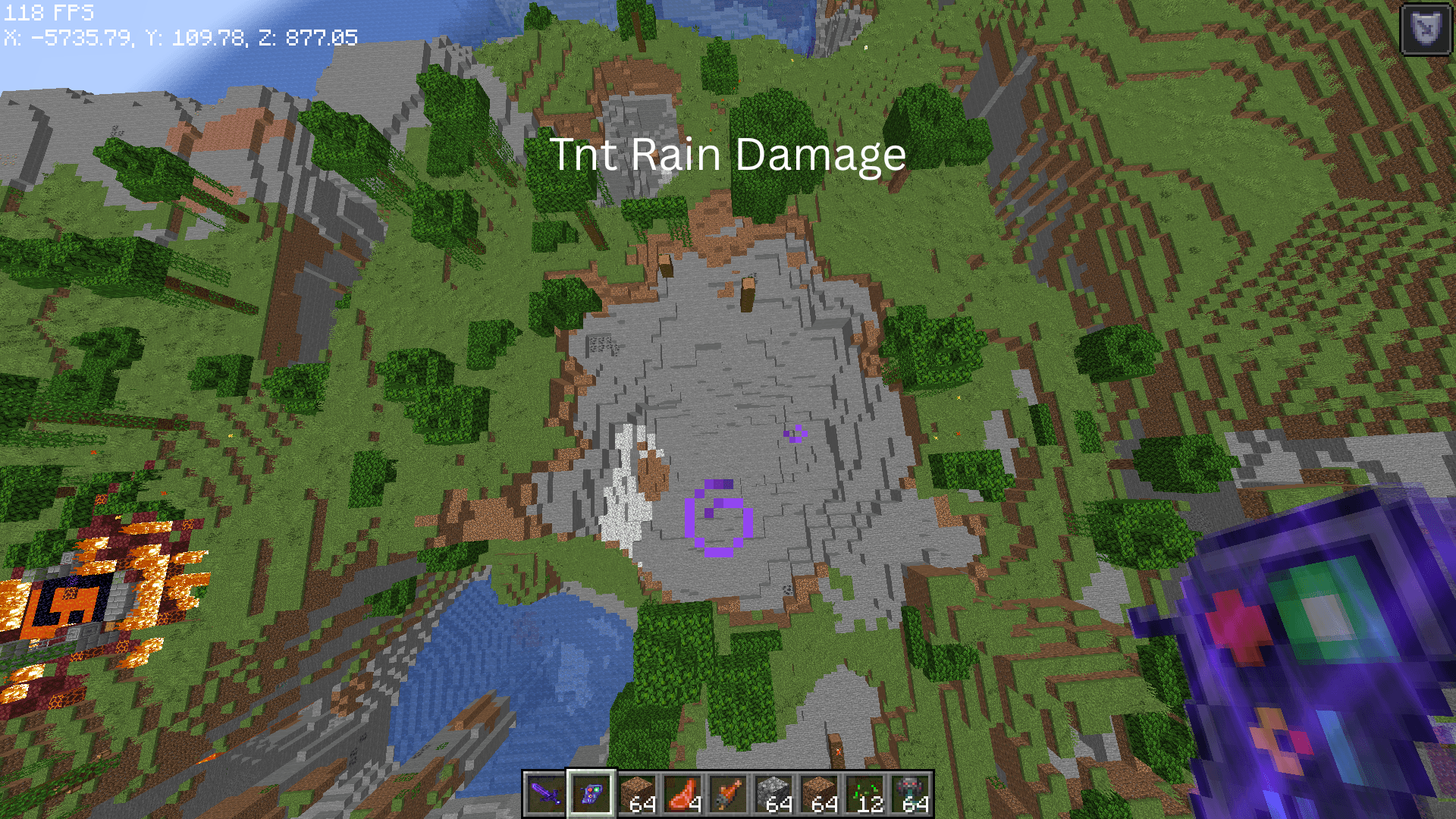Choose the raw meat stack of 4
The width and height of the screenshot is (1456, 819).
coord(682,794)
